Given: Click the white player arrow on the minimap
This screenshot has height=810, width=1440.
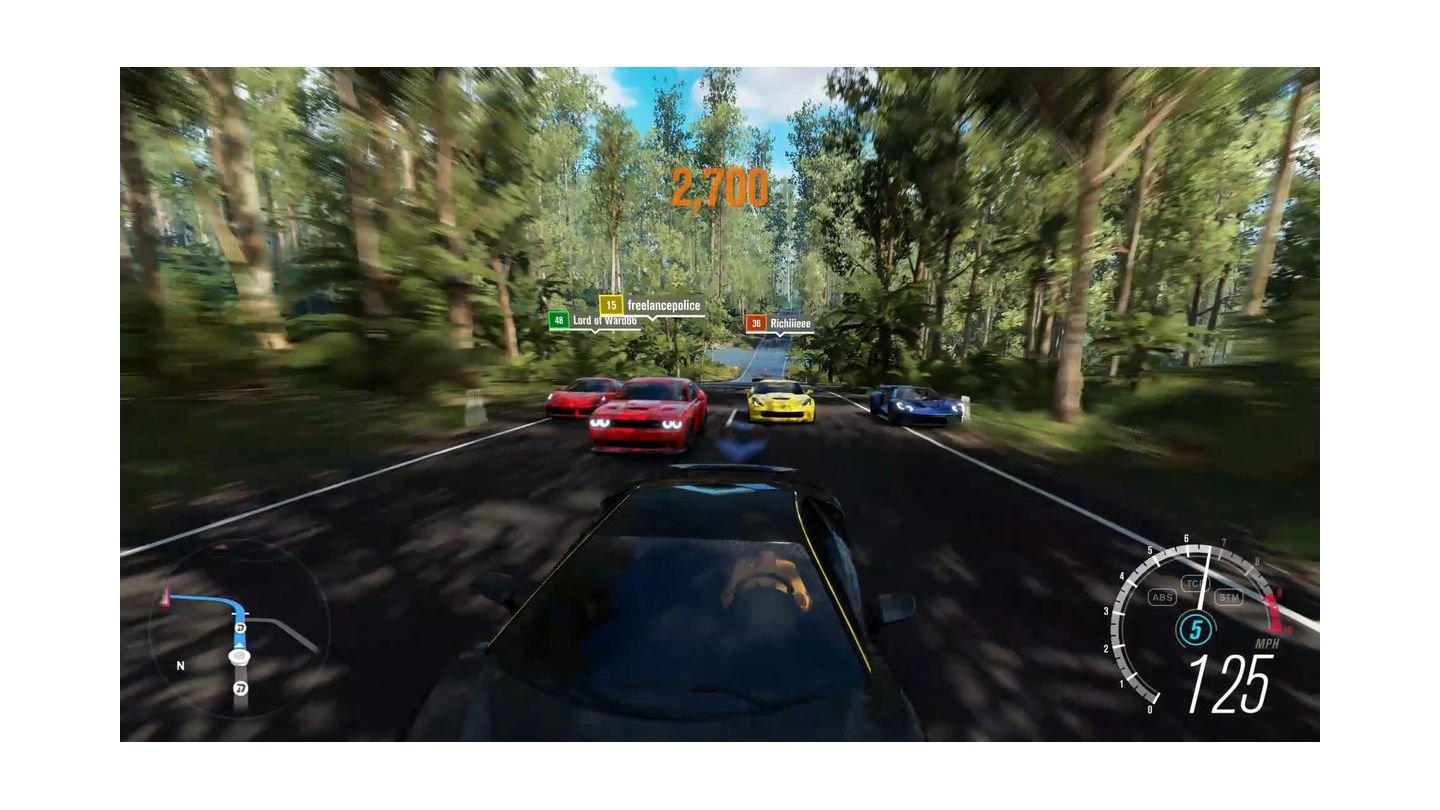Looking at the screenshot, I should click(237, 655).
